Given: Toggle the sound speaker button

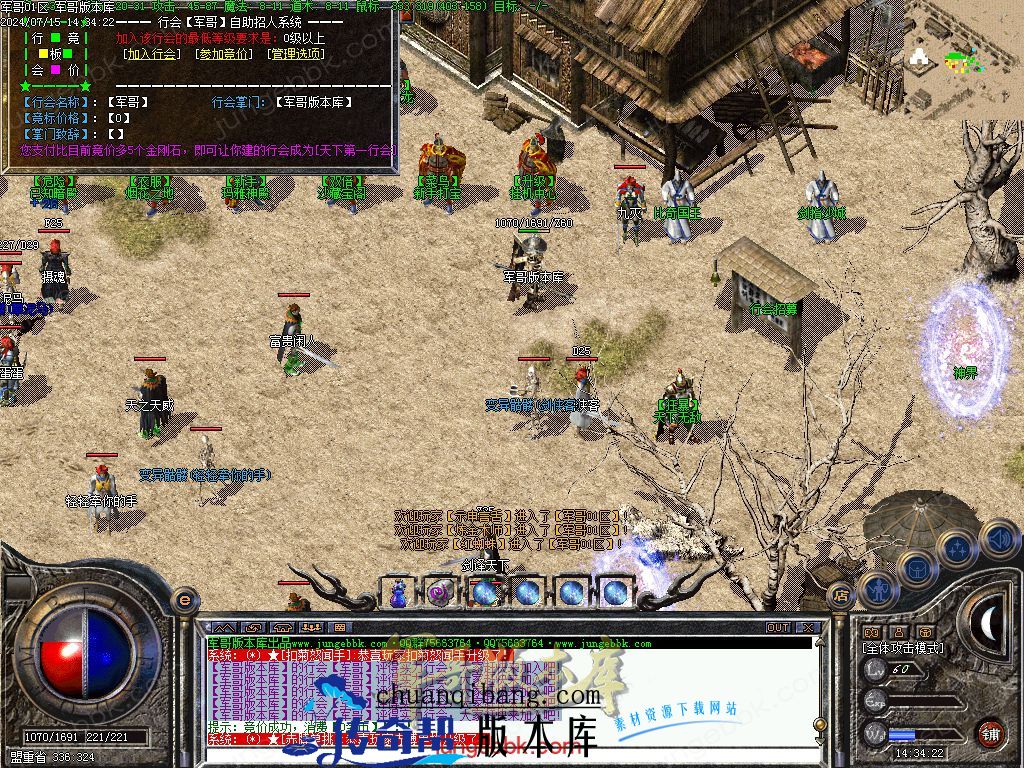Looking at the screenshot, I should [999, 539].
